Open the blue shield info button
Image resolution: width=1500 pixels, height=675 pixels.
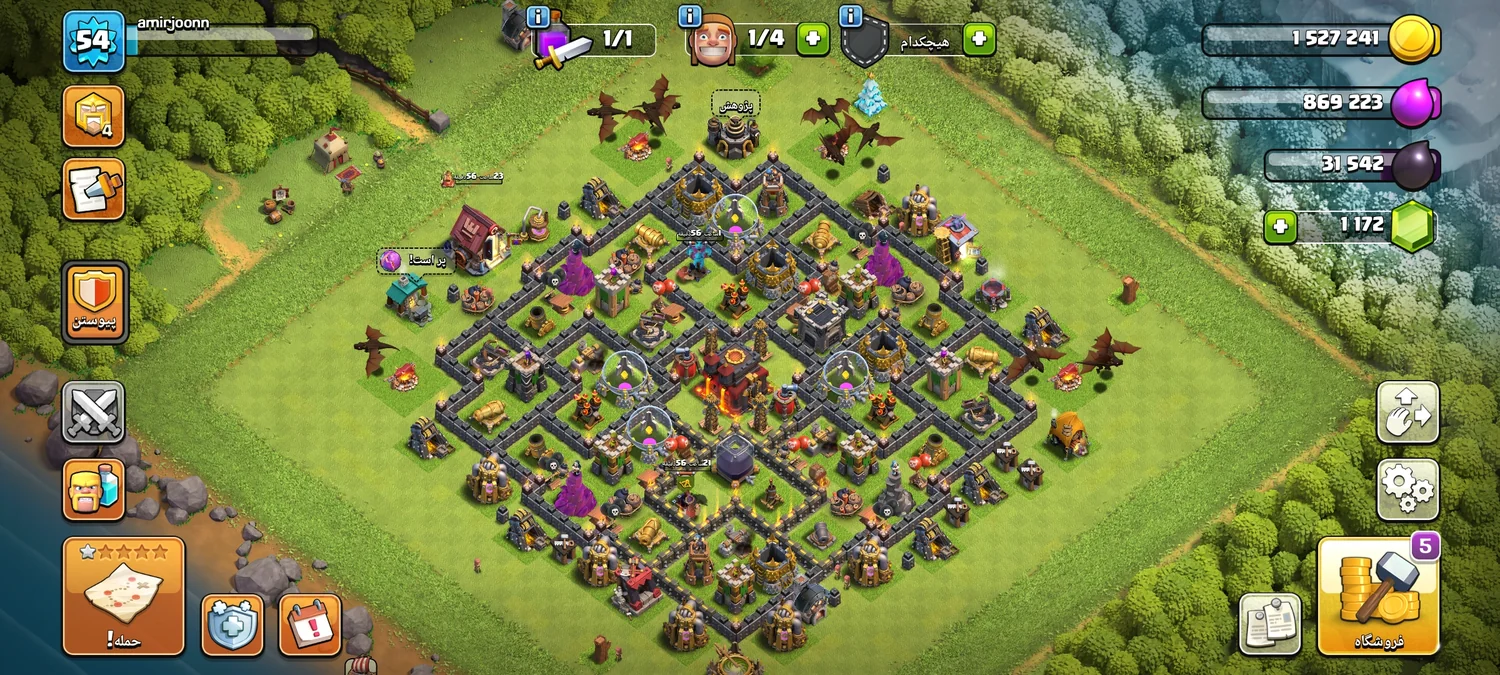[x=232, y=624]
